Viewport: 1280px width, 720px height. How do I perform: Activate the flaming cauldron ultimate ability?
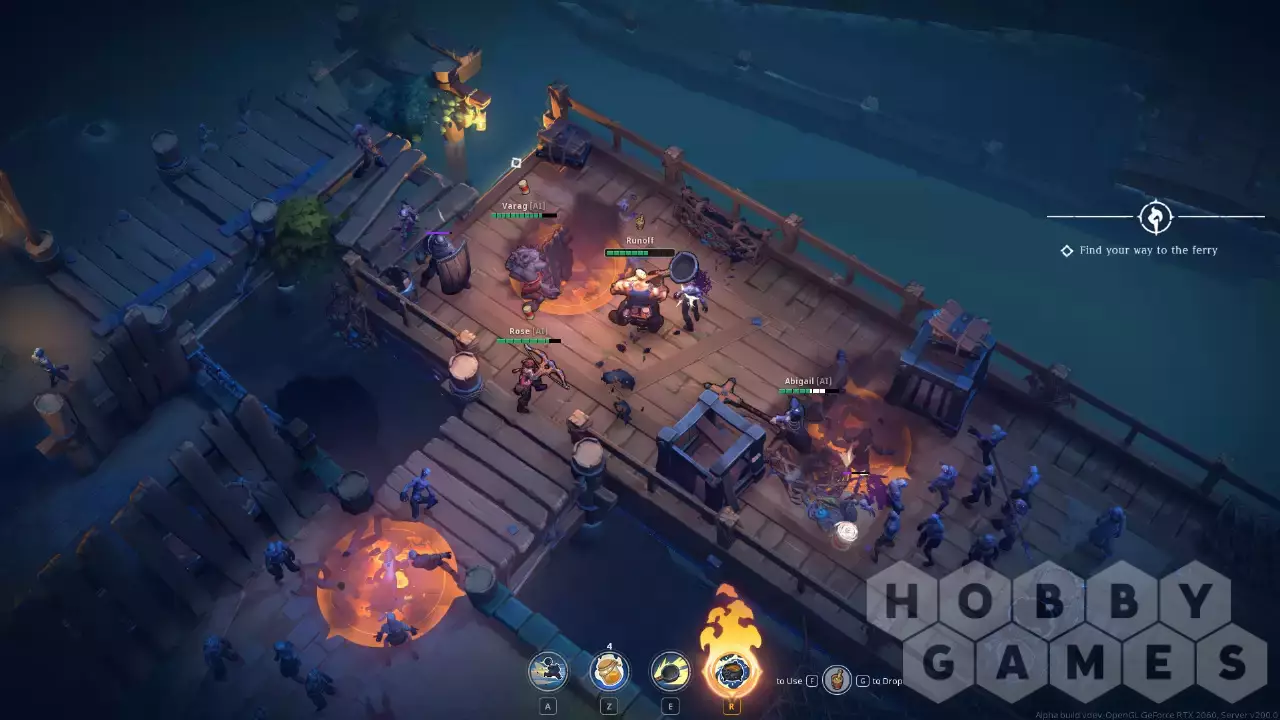(731, 669)
